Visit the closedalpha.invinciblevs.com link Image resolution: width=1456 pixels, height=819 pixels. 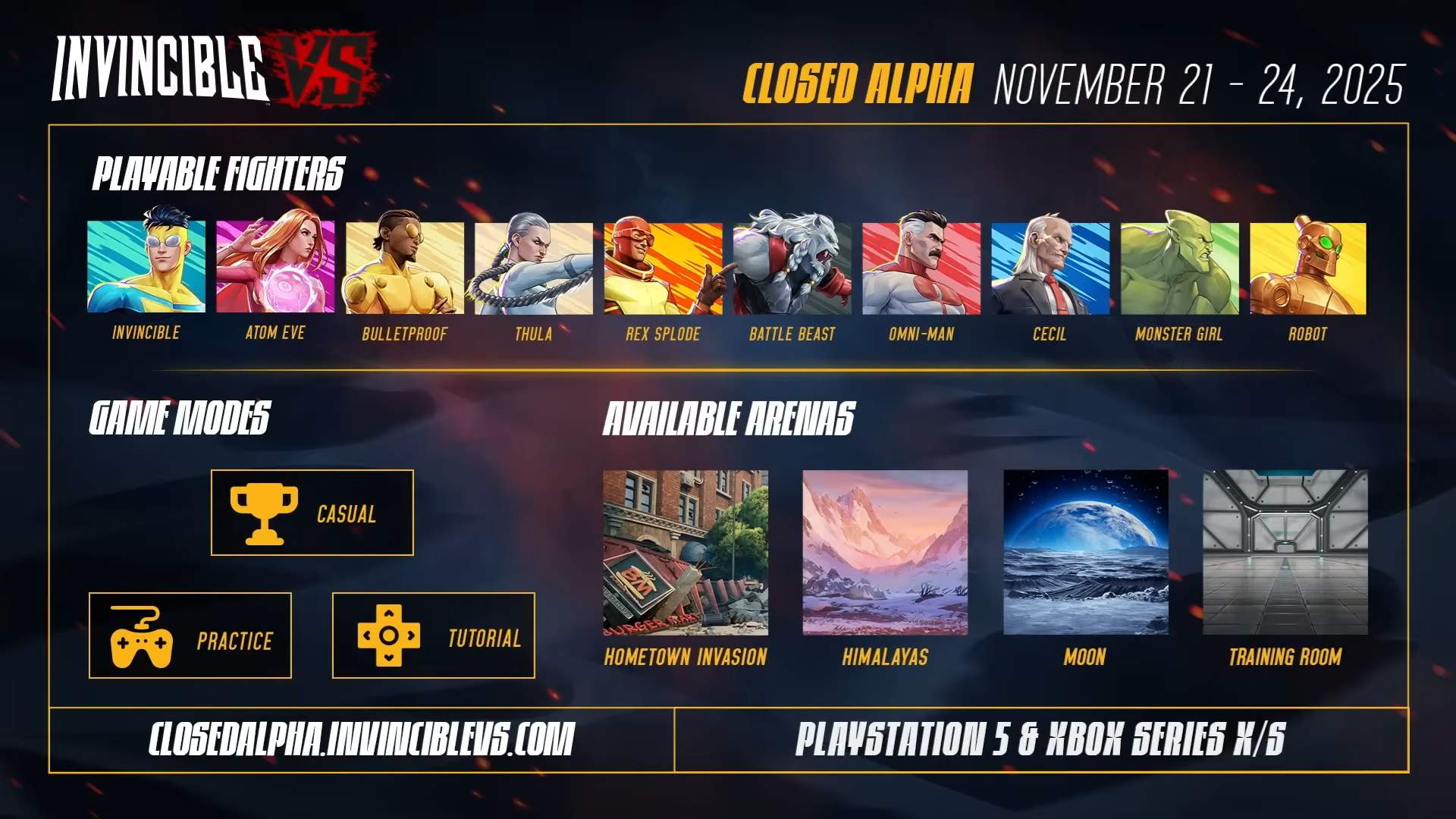362,739
